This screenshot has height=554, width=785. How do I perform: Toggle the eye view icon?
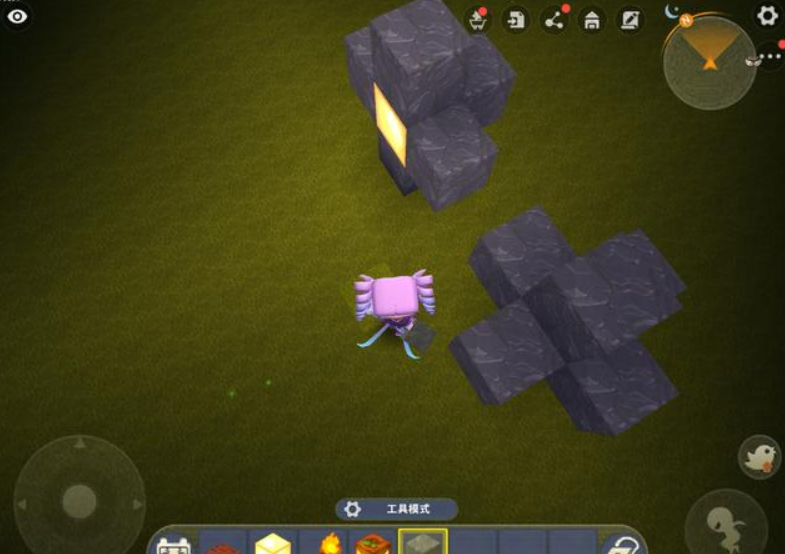pyautogui.click(x=17, y=16)
